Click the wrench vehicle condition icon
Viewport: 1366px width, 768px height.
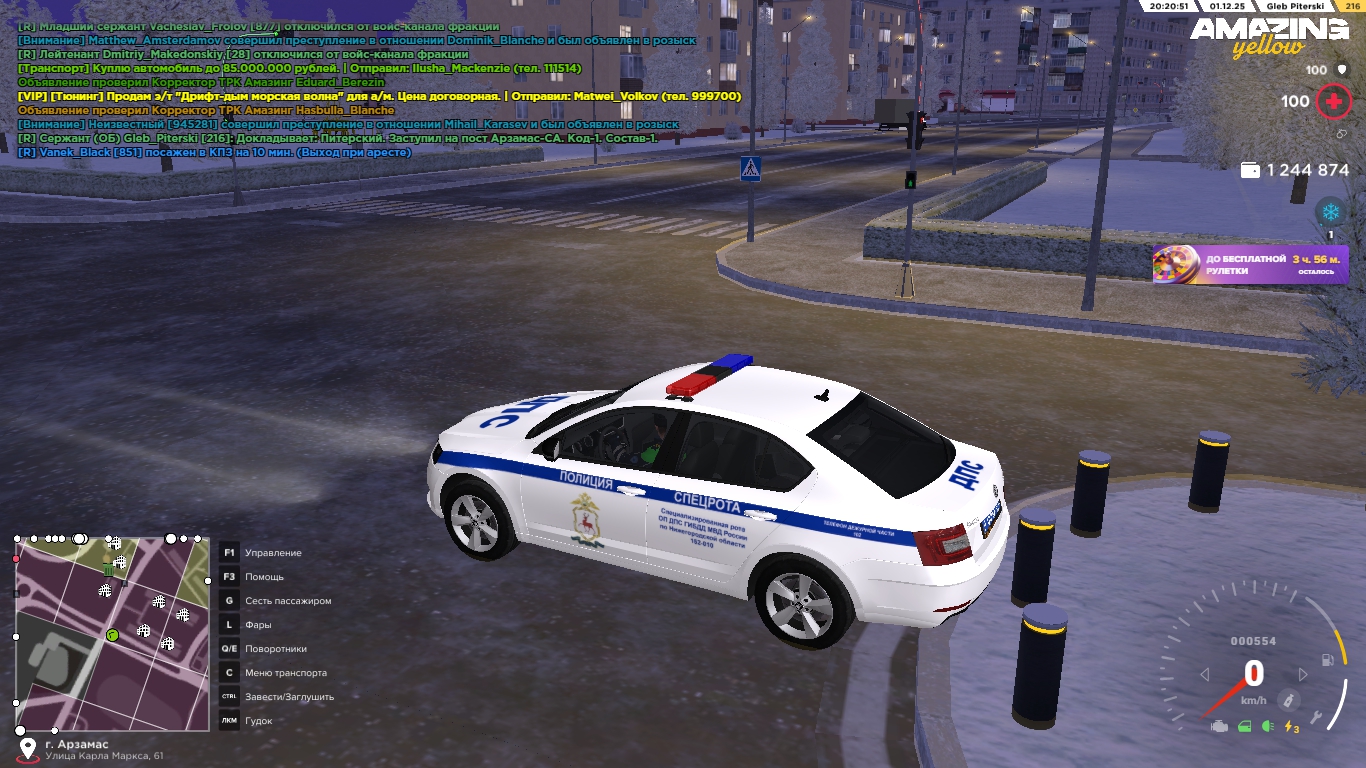click(x=1318, y=717)
